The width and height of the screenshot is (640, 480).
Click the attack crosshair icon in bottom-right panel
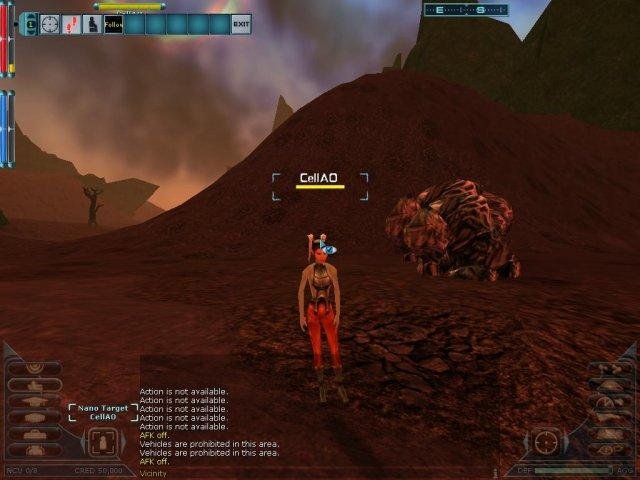coord(545,441)
